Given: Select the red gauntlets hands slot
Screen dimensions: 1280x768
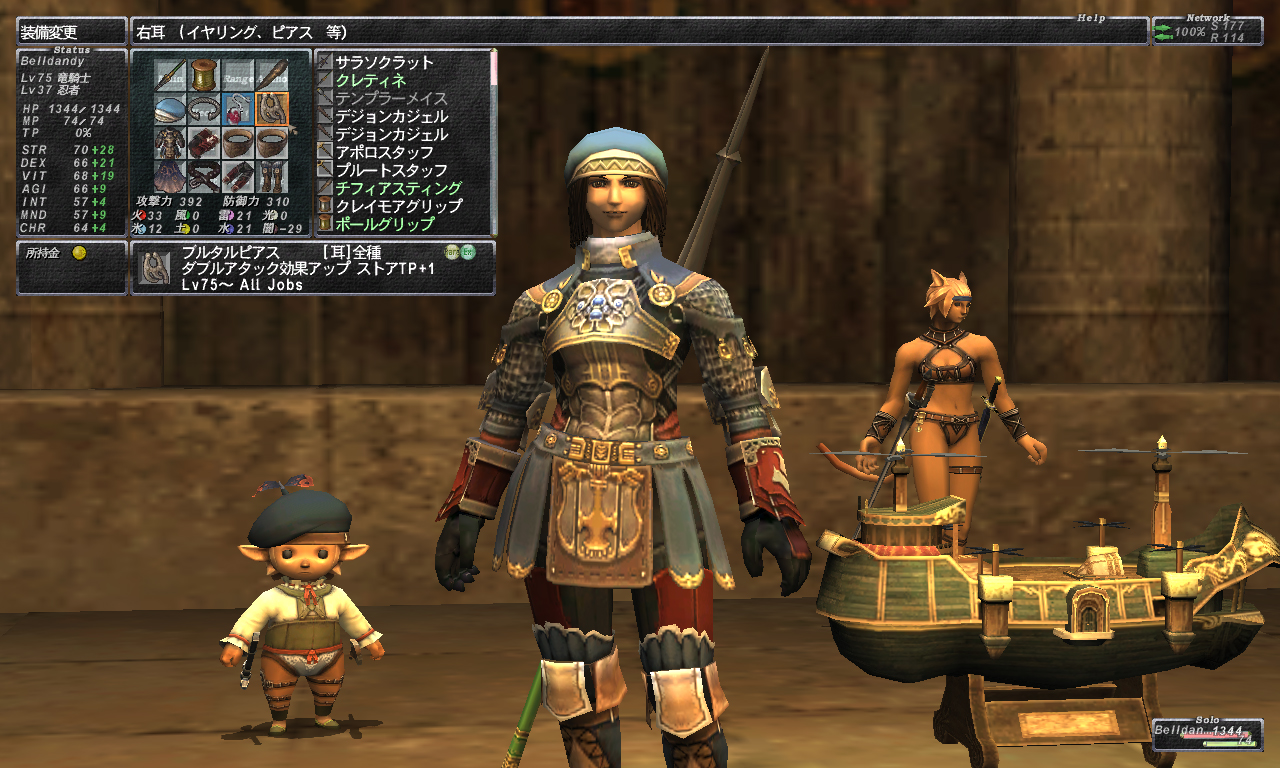Looking at the screenshot, I should pos(204,143).
